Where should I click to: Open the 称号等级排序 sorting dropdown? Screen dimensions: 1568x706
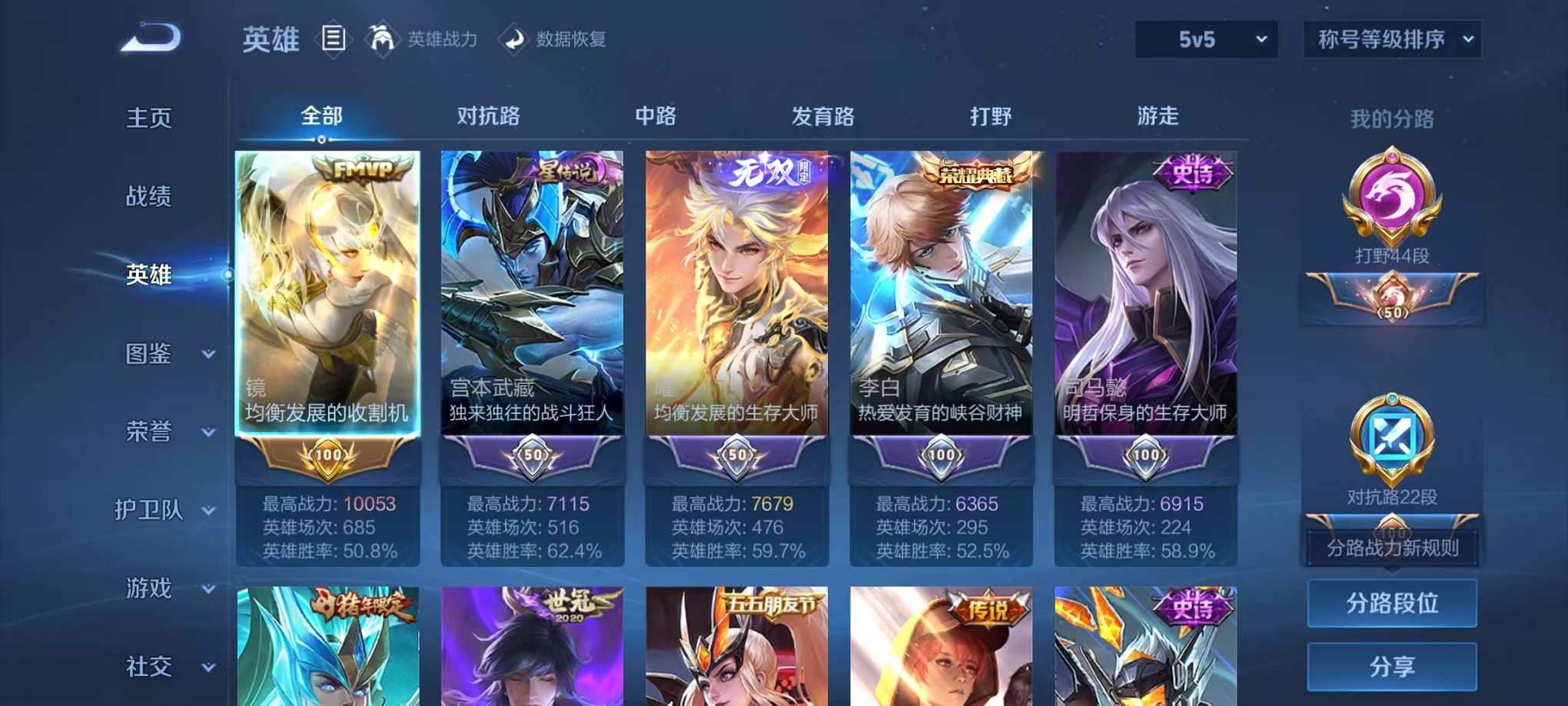click(x=1391, y=37)
